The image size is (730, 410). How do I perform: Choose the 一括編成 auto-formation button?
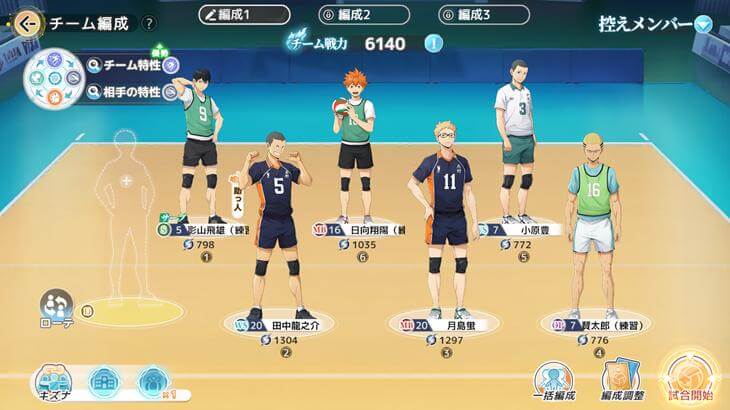coord(553,381)
